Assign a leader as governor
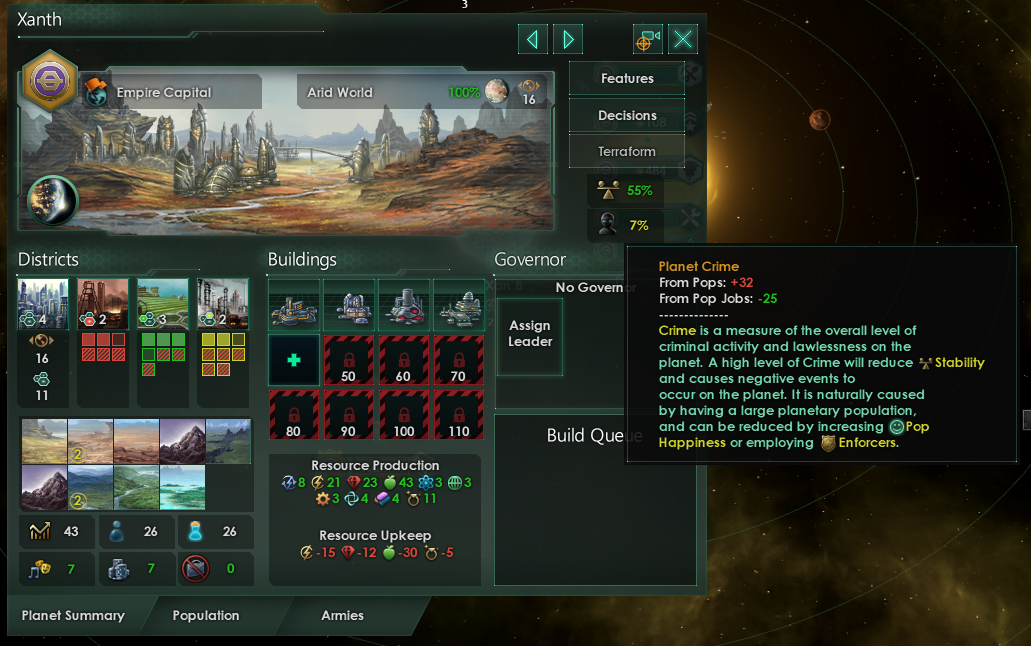 tap(530, 334)
